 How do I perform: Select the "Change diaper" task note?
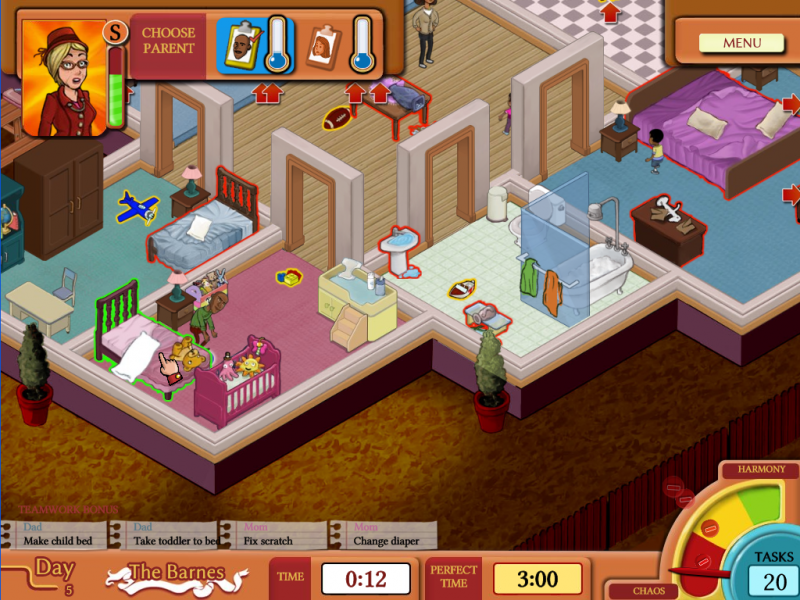[385, 536]
